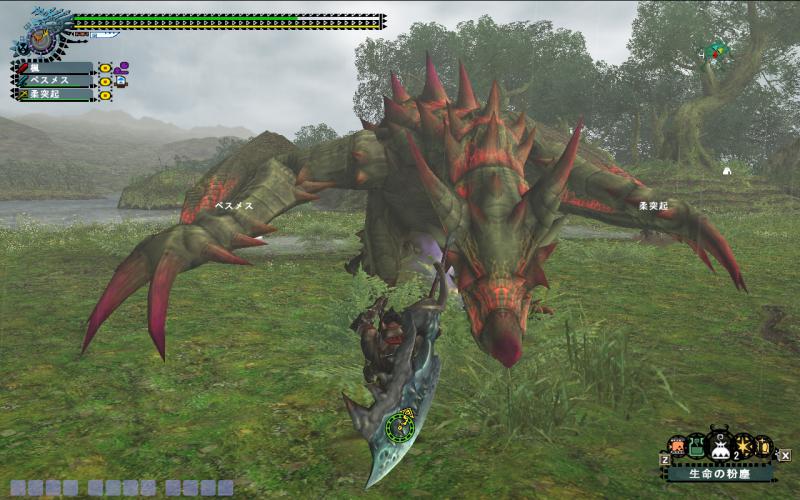The height and width of the screenshot is (500, 800).
Task: Click the 柔突起 party member entry
Action: coord(55,95)
